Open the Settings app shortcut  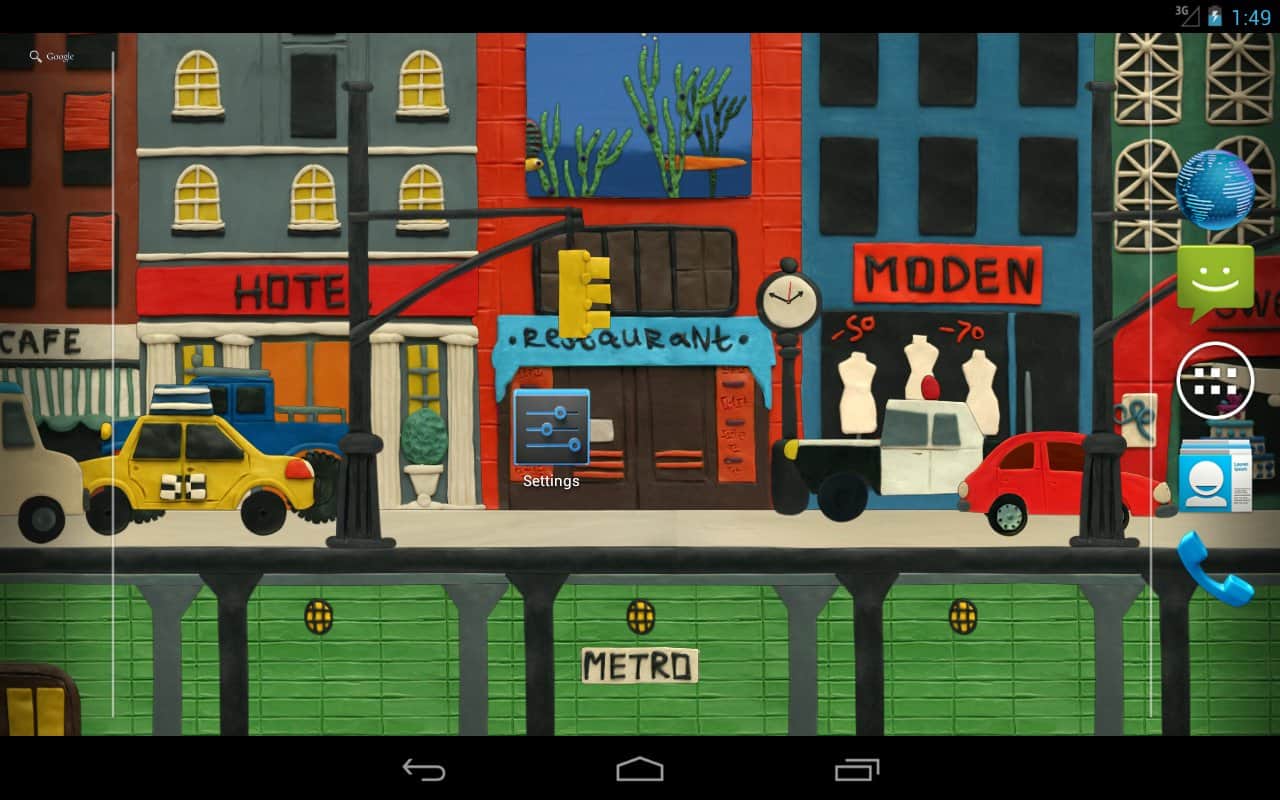tap(551, 430)
